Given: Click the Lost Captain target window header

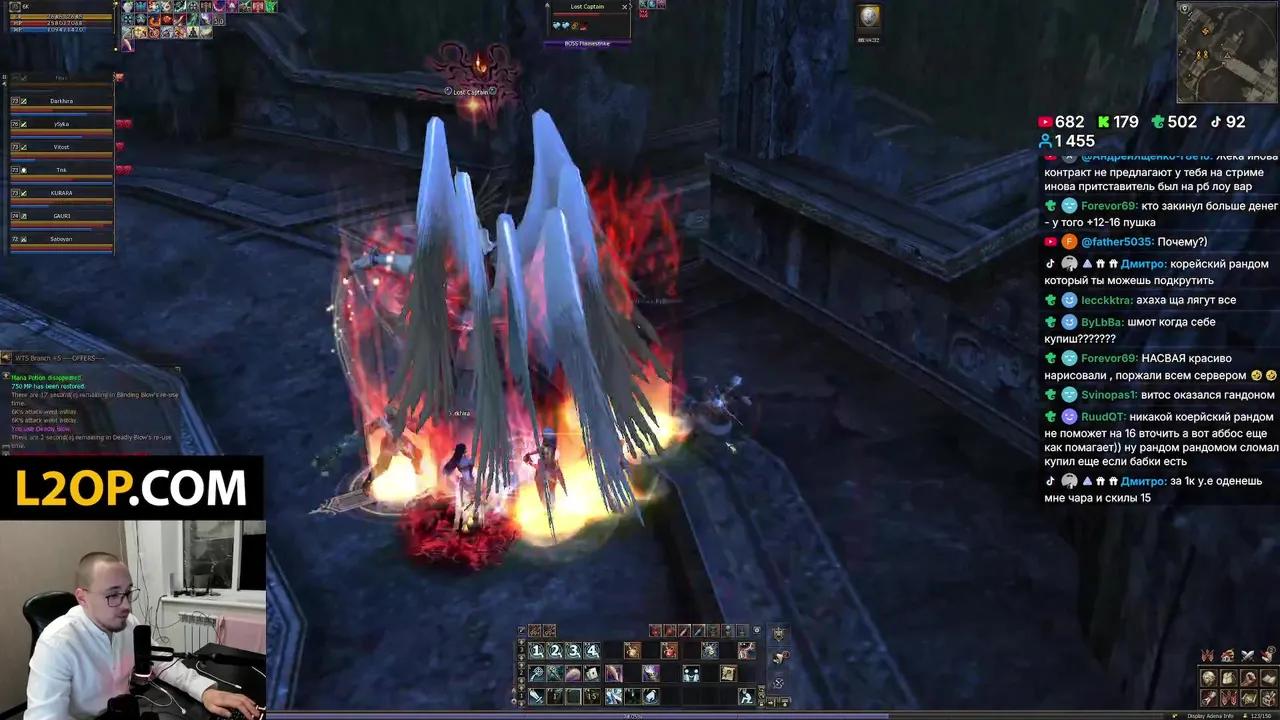Looking at the screenshot, I should (x=588, y=7).
